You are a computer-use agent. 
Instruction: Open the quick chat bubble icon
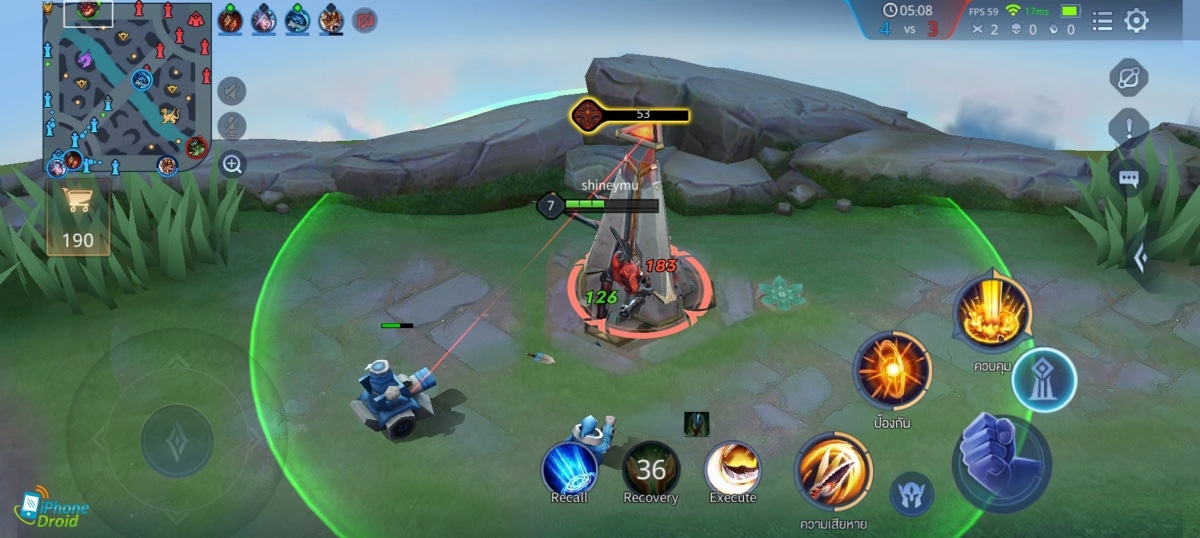point(1129,179)
